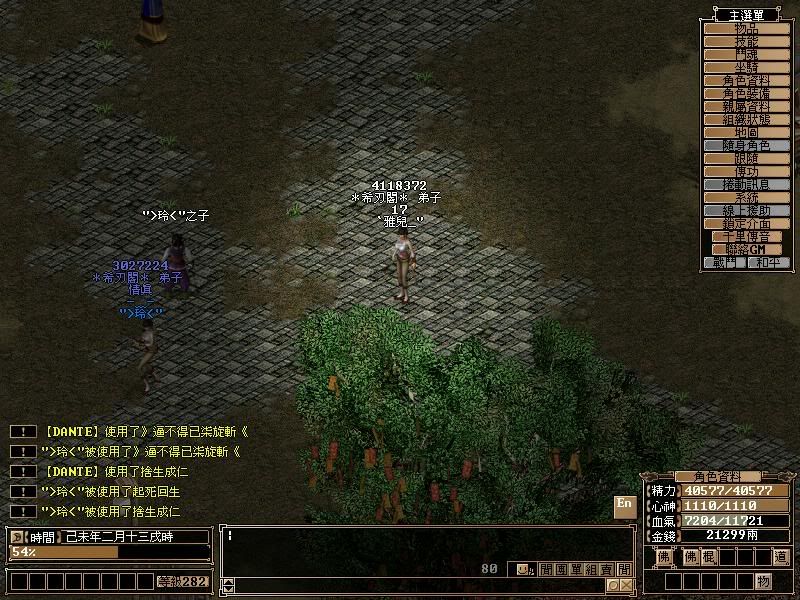The height and width of the screenshot is (600, 800).
Task: Open the 物 item shortcut button
Action: click(x=763, y=581)
